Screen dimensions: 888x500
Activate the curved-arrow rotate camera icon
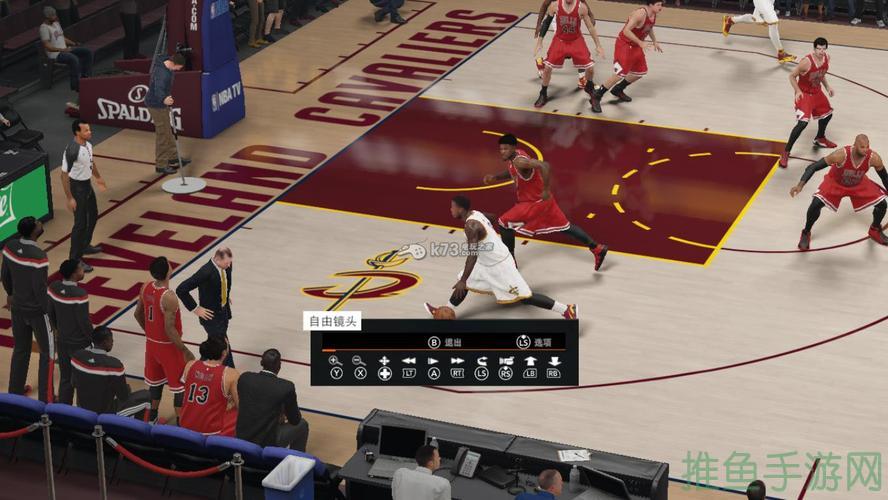(481, 360)
